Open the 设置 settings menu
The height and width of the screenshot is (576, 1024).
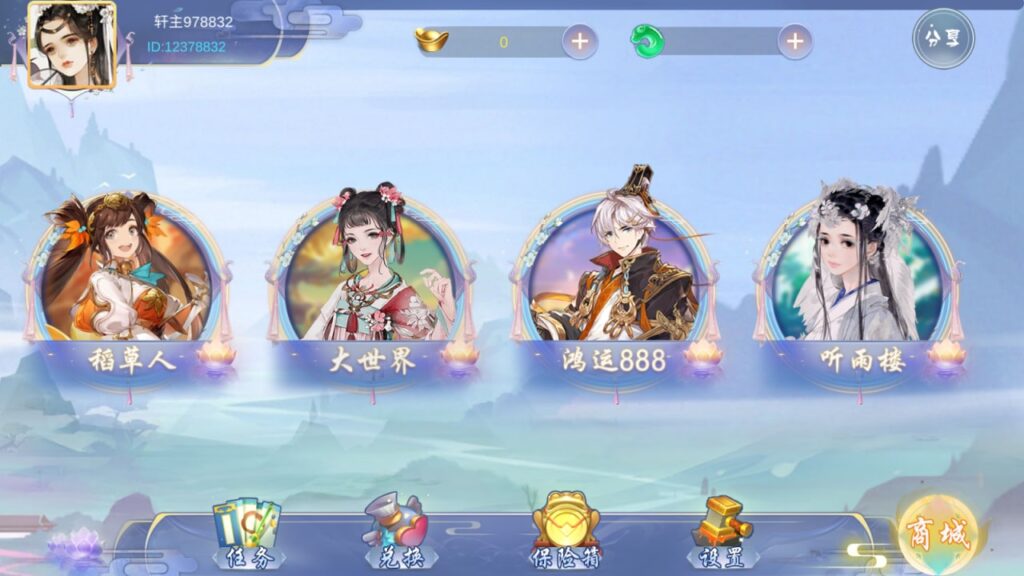click(721, 533)
